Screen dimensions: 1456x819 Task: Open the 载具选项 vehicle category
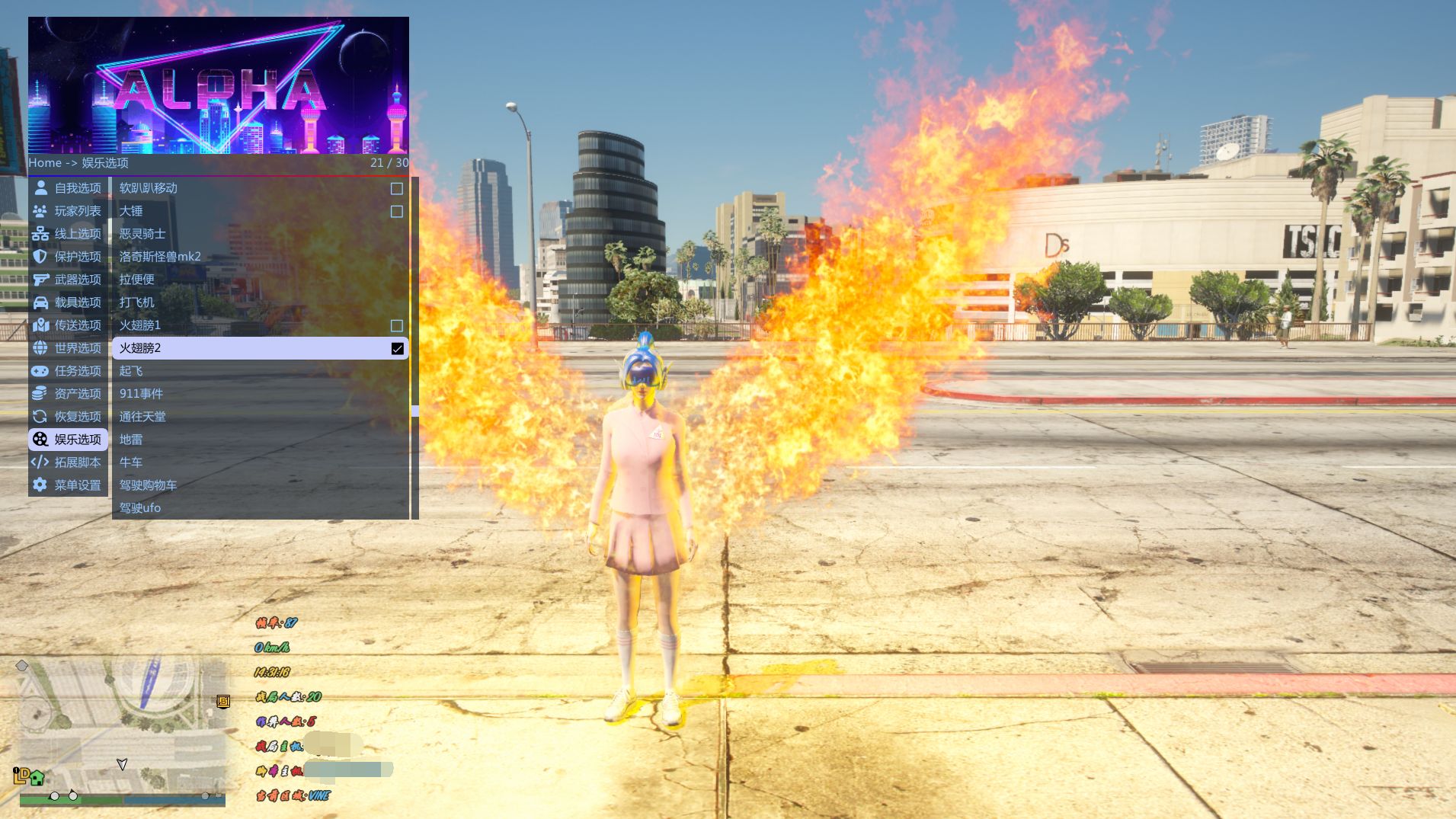pyautogui.click(x=68, y=302)
